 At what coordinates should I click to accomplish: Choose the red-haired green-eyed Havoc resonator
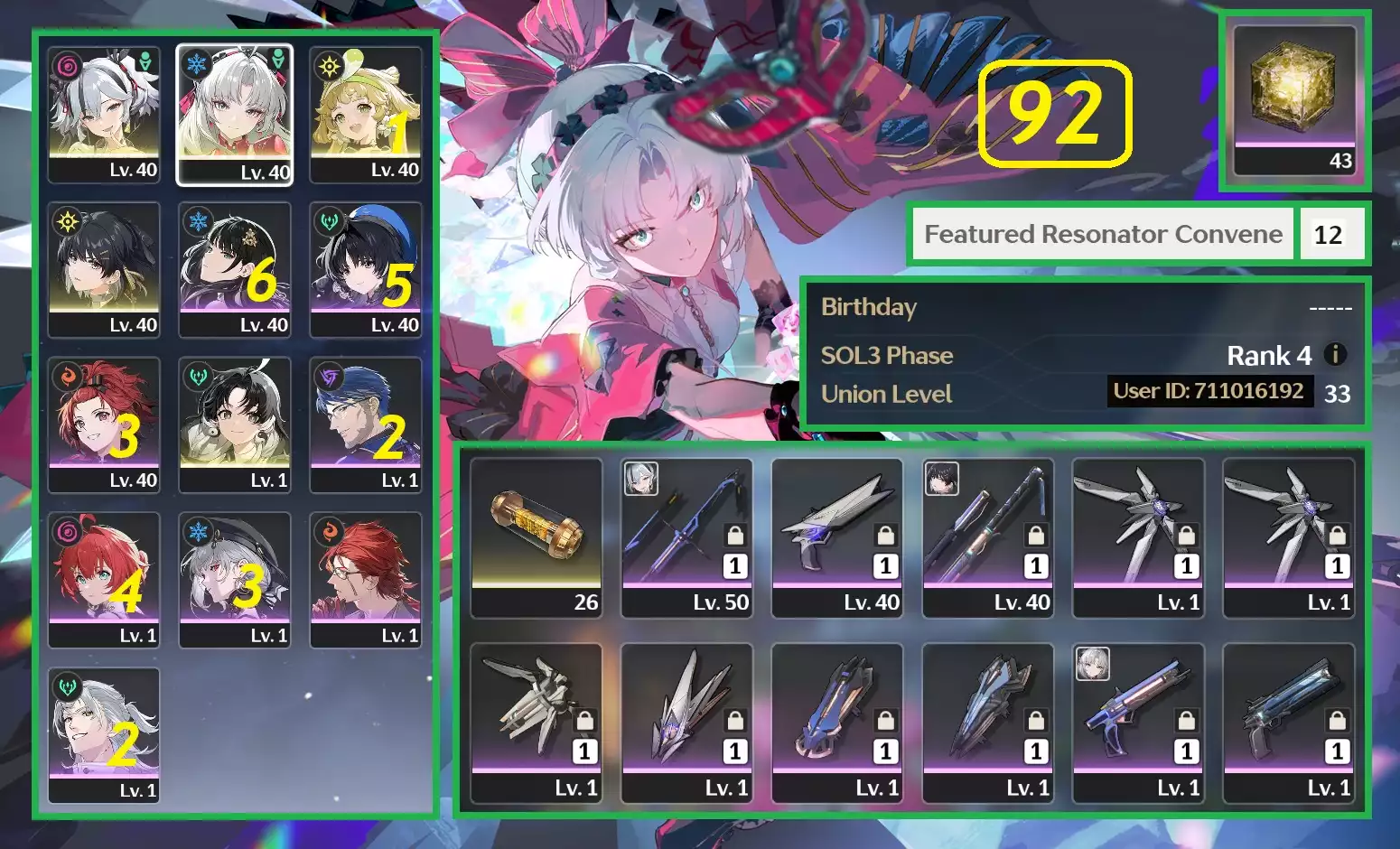click(104, 581)
